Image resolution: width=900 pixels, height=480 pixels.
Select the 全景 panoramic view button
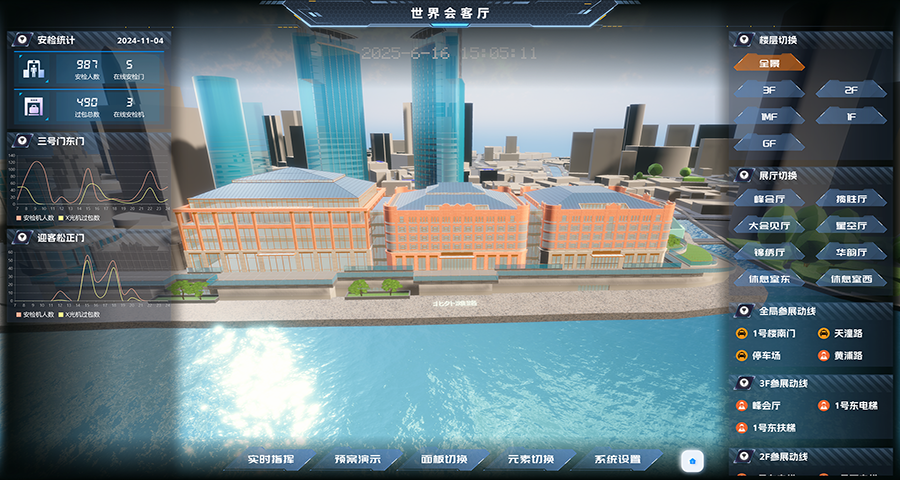pos(769,63)
